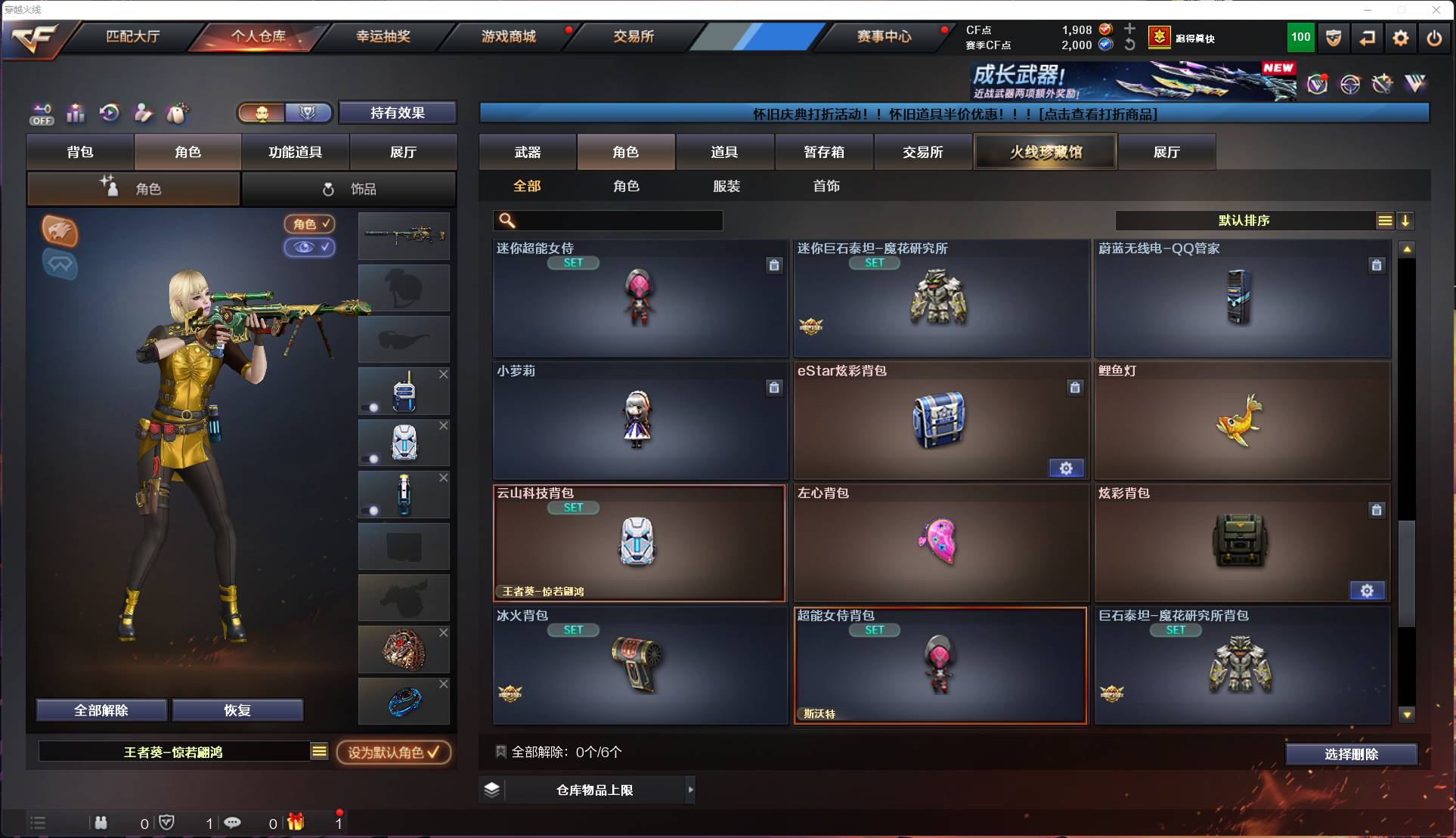Open the gear settings on eStar炫彩背包
This screenshot has width=1456, height=838.
point(1067,468)
